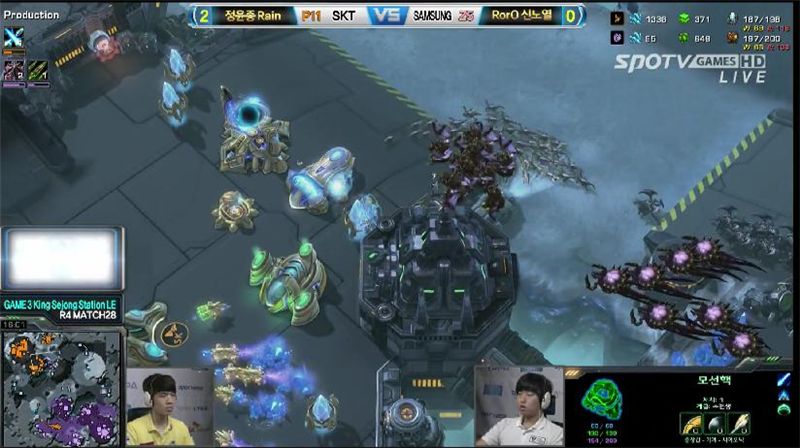The image size is (800, 448).
Task: Select the green missile upgrade production icon
Action: point(35,69)
